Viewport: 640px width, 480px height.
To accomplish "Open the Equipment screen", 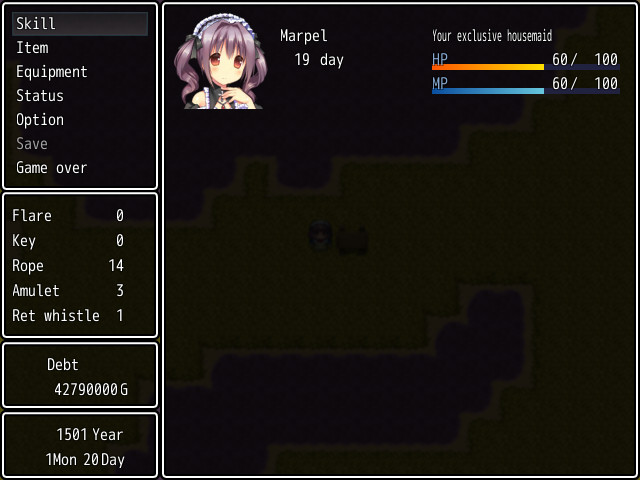I will (52, 72).
